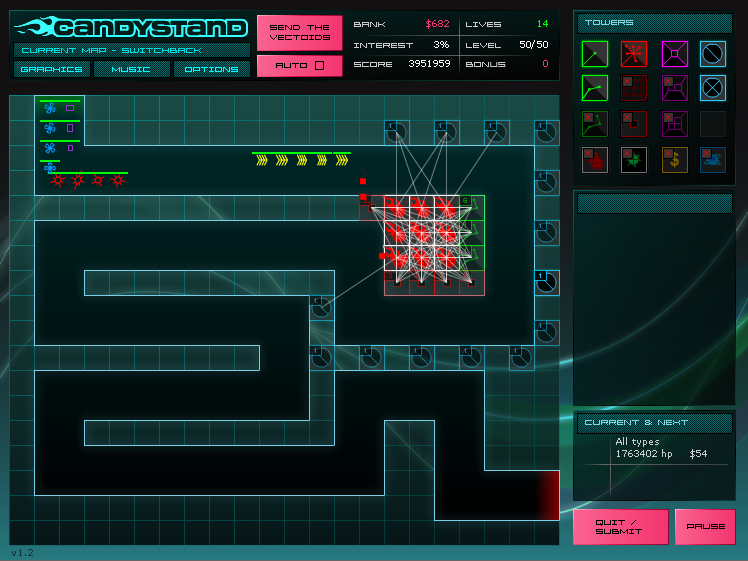Select the blue circle-slash tower

click(713, 53)
